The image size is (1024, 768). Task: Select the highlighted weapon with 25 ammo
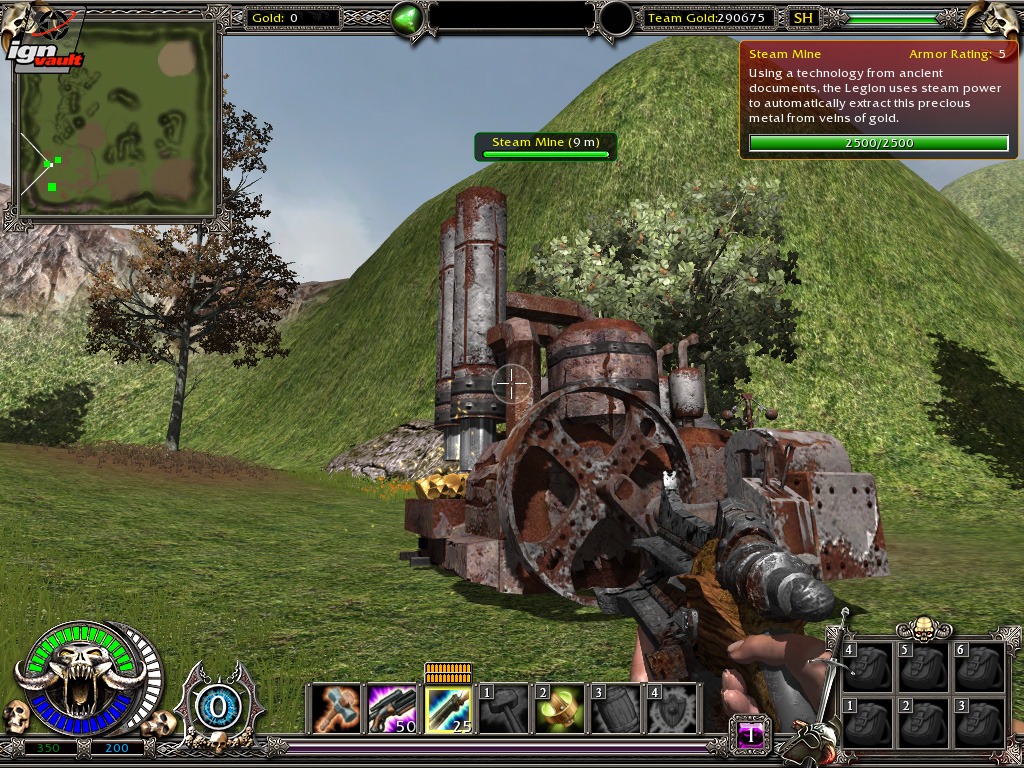[x=448, y=708]
